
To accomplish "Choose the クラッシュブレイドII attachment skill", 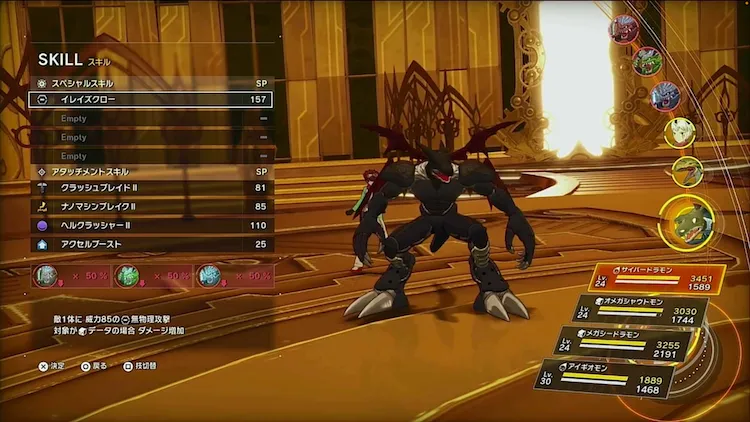I will point(150,188).
